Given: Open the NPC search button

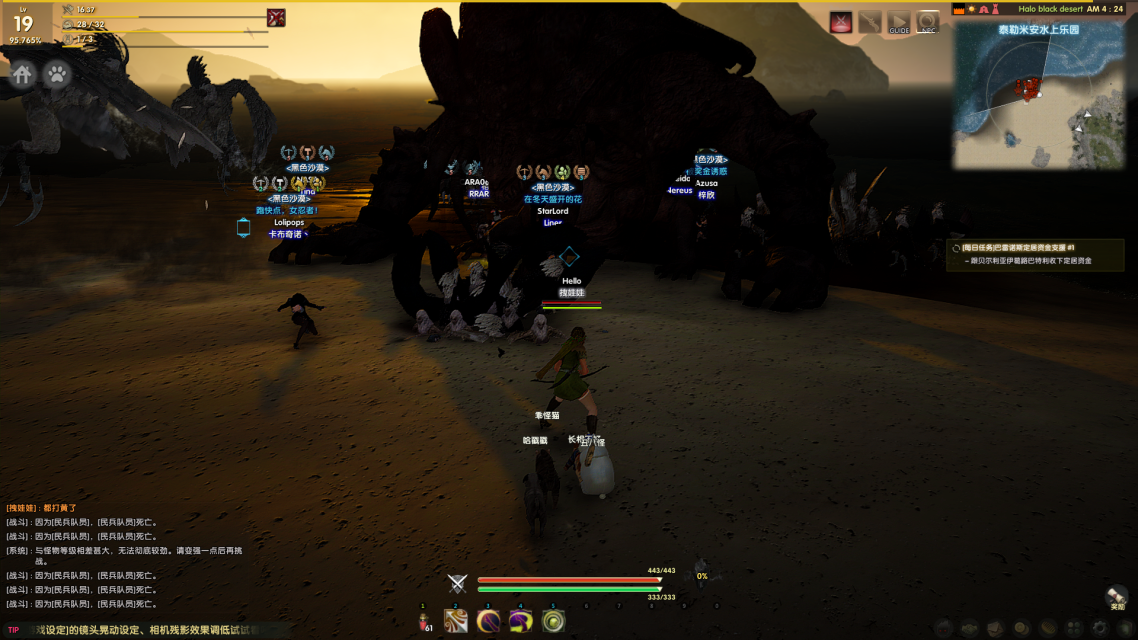Looking at the screenshot, I should tap(928, 22).
